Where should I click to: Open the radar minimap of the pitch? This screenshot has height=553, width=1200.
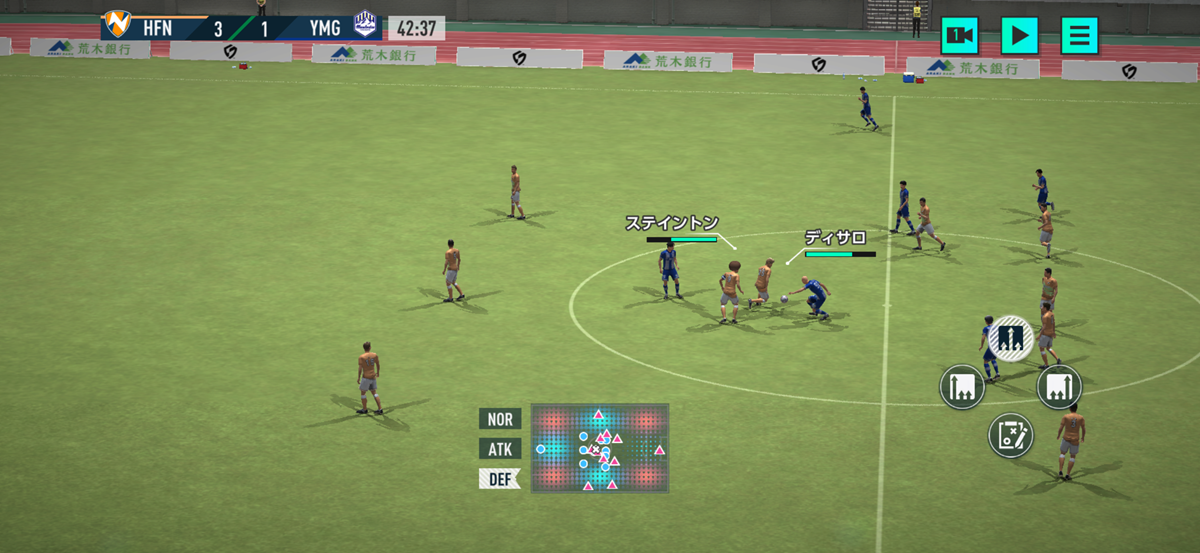coord(599,448)
